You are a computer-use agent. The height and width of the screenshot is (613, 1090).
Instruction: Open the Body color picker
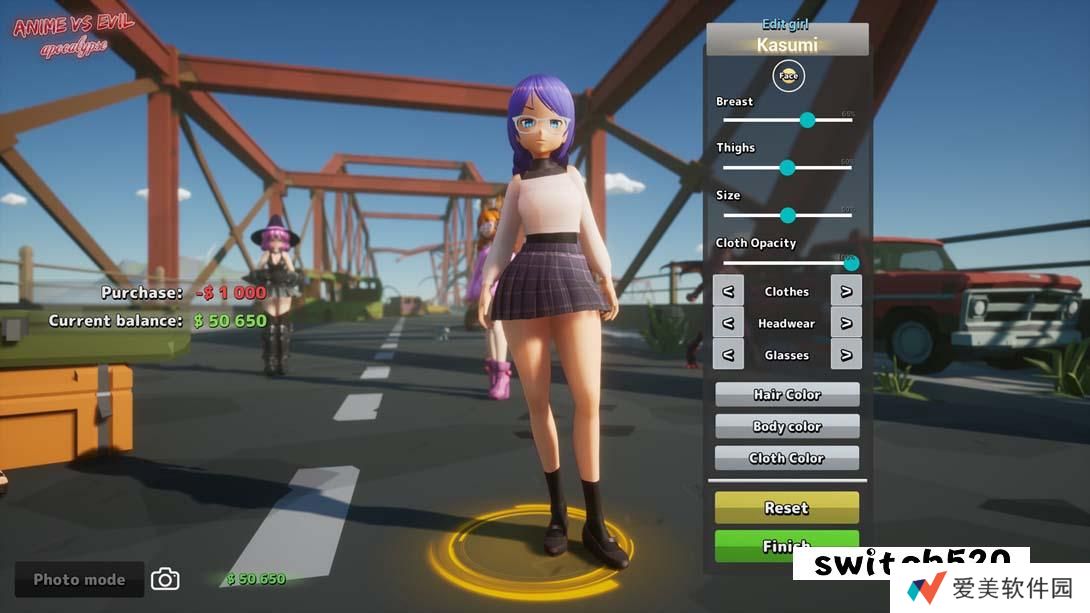(x=787, y=427)
